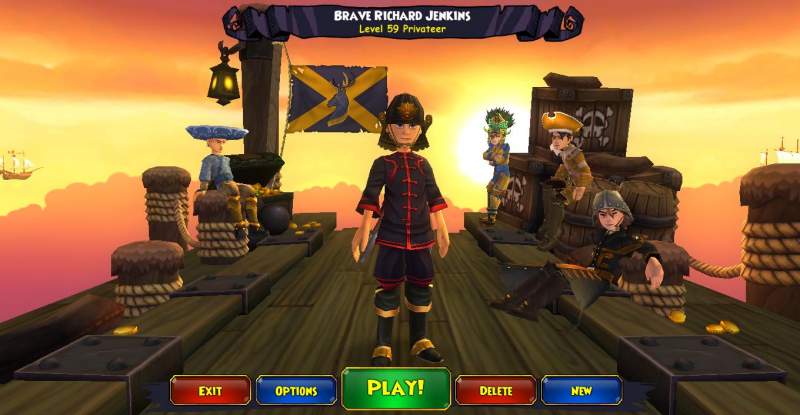Create a new pirate with New

point(581,390)
